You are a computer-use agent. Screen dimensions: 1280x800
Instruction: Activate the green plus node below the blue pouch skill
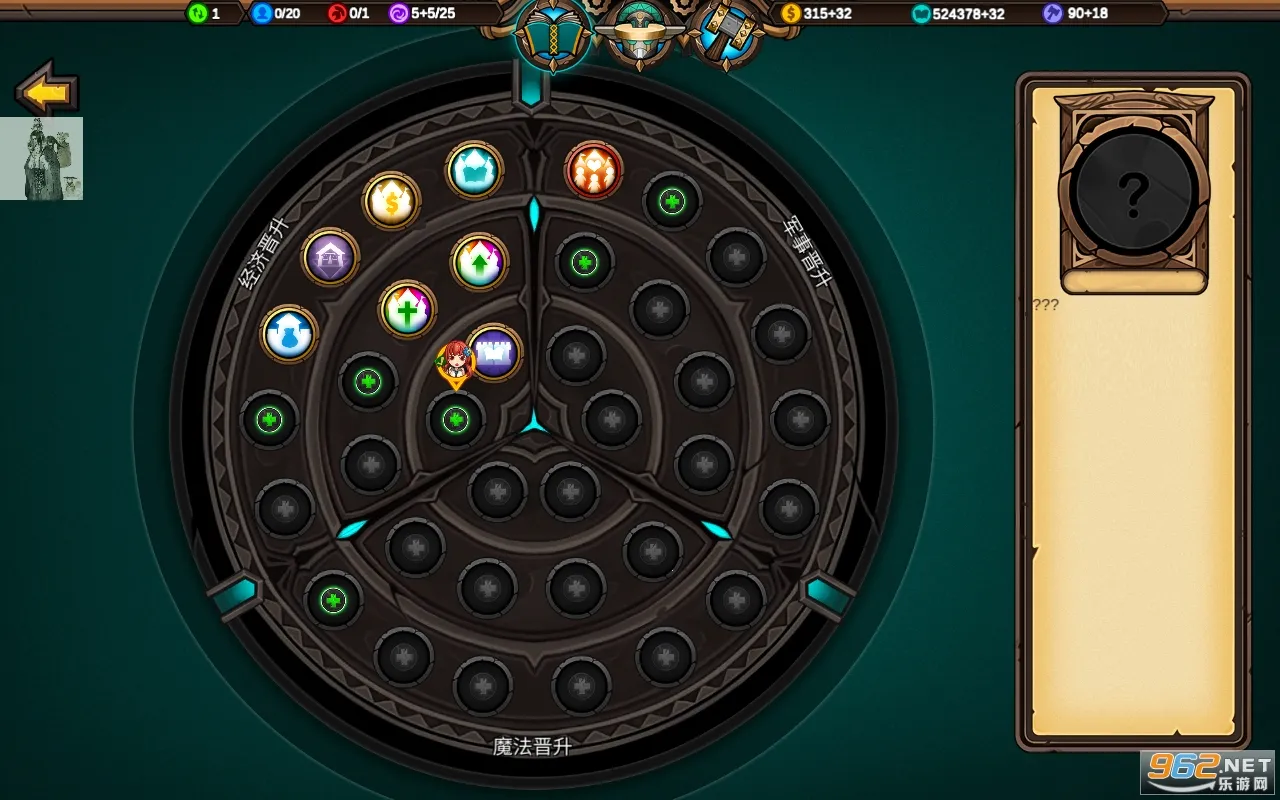coord(267,421)
